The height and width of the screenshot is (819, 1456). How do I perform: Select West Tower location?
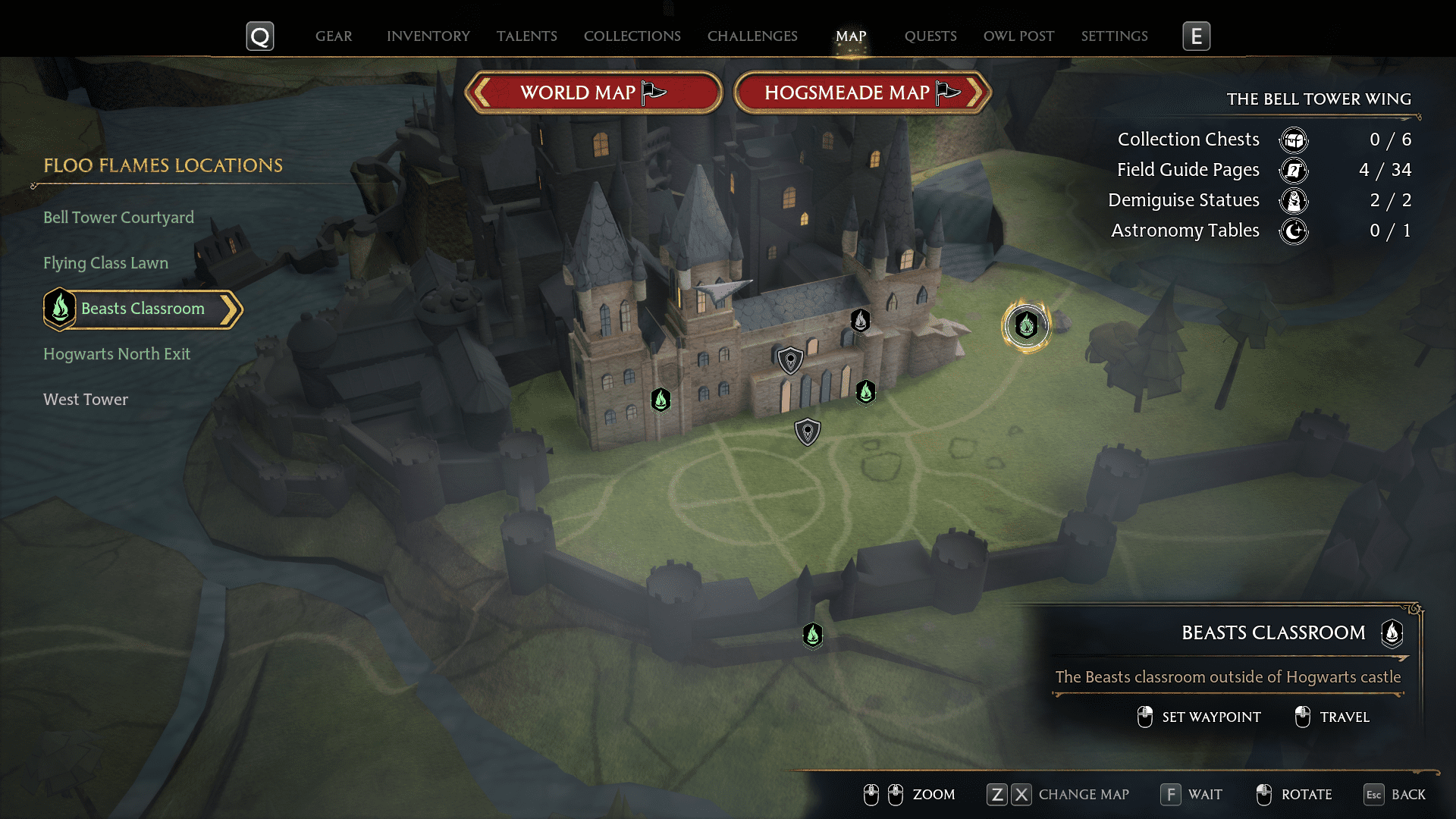[86, 400]
